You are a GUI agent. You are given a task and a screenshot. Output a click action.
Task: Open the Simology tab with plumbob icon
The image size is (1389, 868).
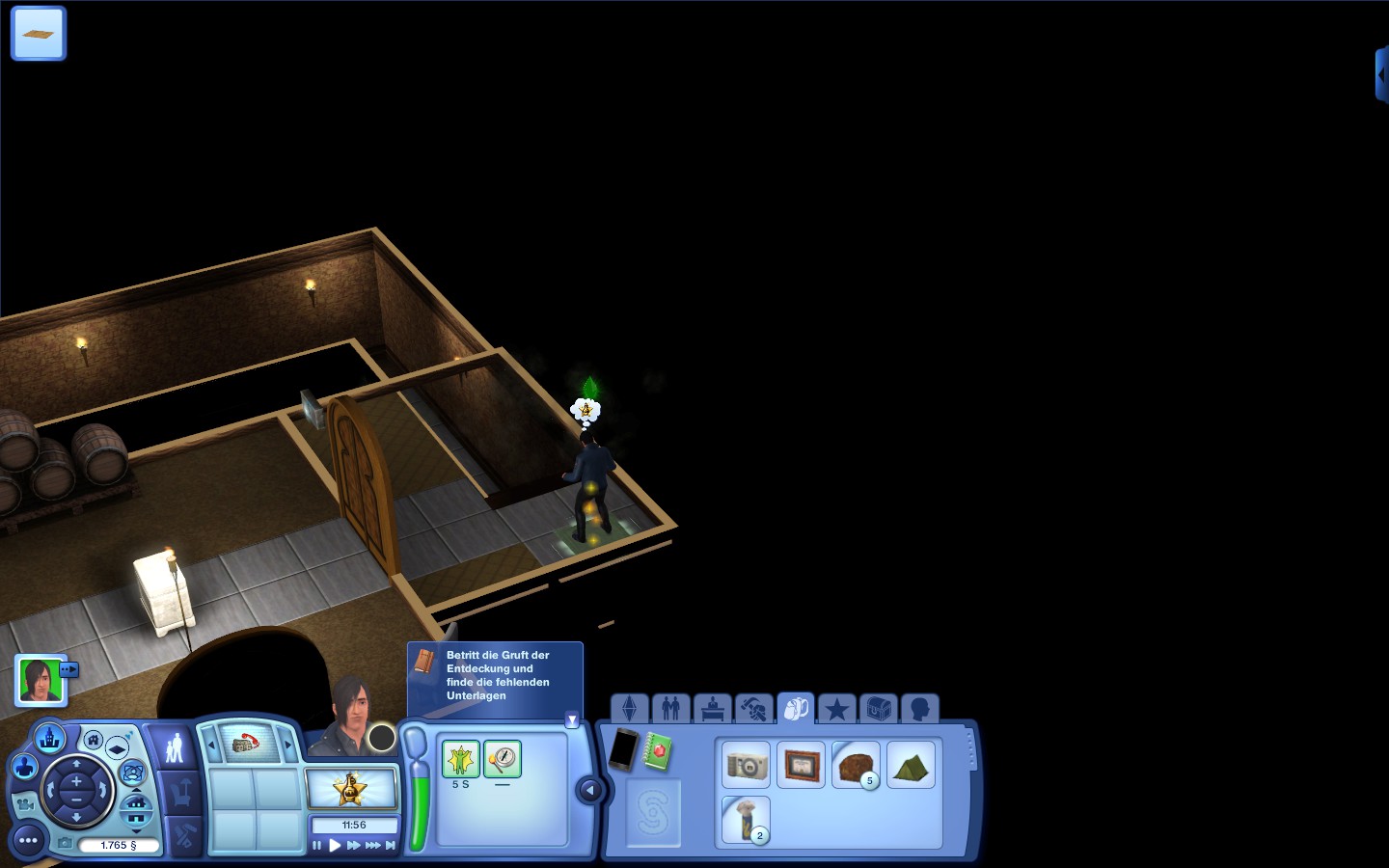[630, 710]
